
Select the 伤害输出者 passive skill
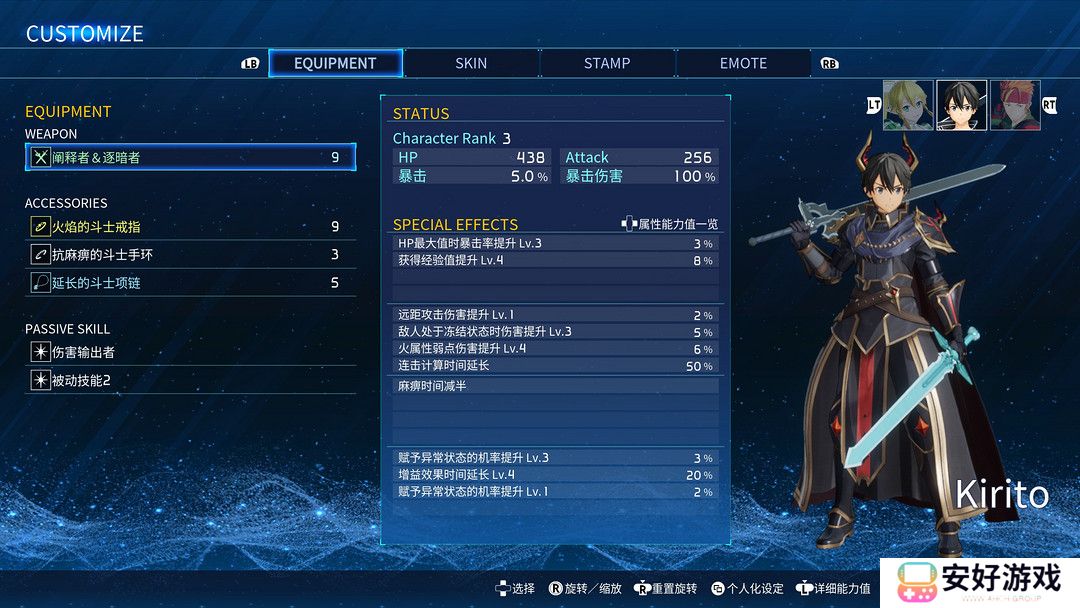coord(190,352)
